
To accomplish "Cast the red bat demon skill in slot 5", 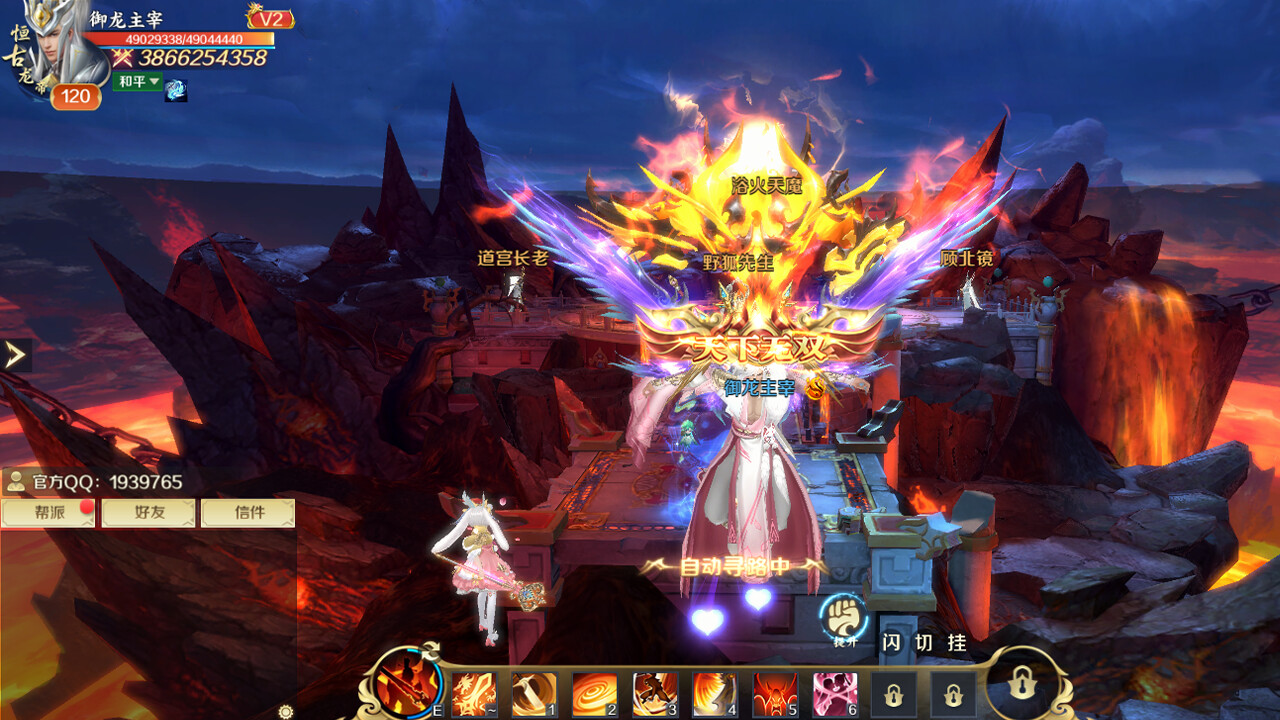I will tap(773, 692).
